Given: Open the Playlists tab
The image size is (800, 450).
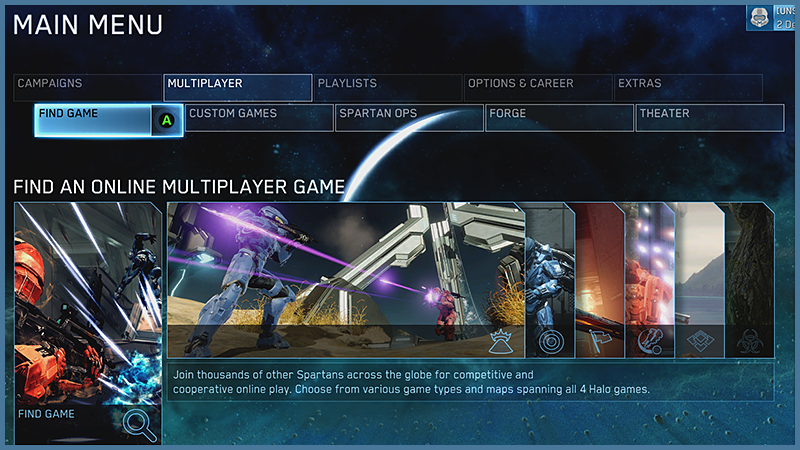Looking at the screenshot, I should [387, 87].
